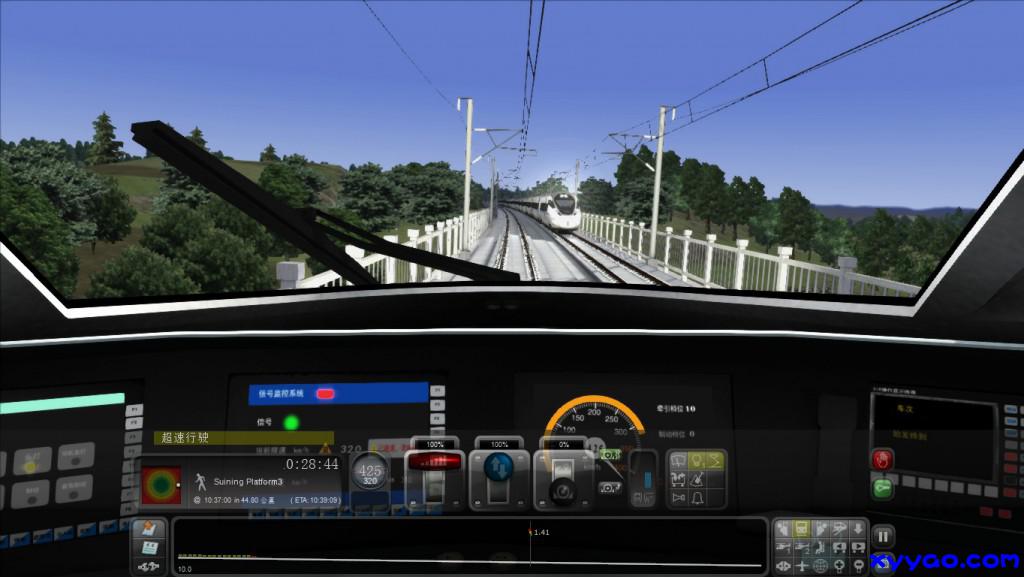Select the down arrow camera button

857,528
